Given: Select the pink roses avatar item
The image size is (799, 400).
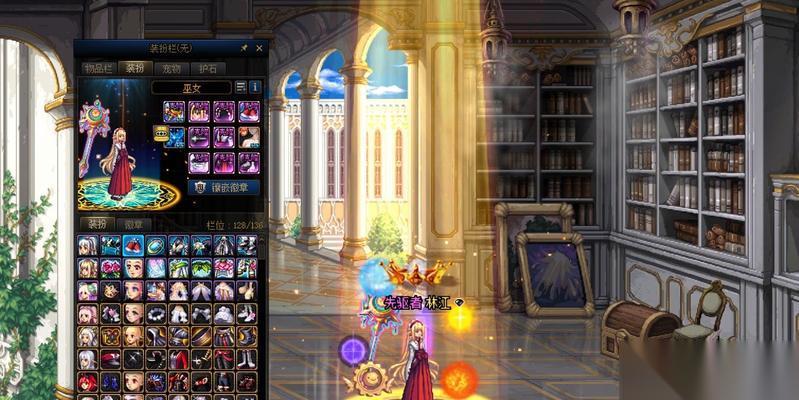Looking at the screenshot, I should coord(110,268).
